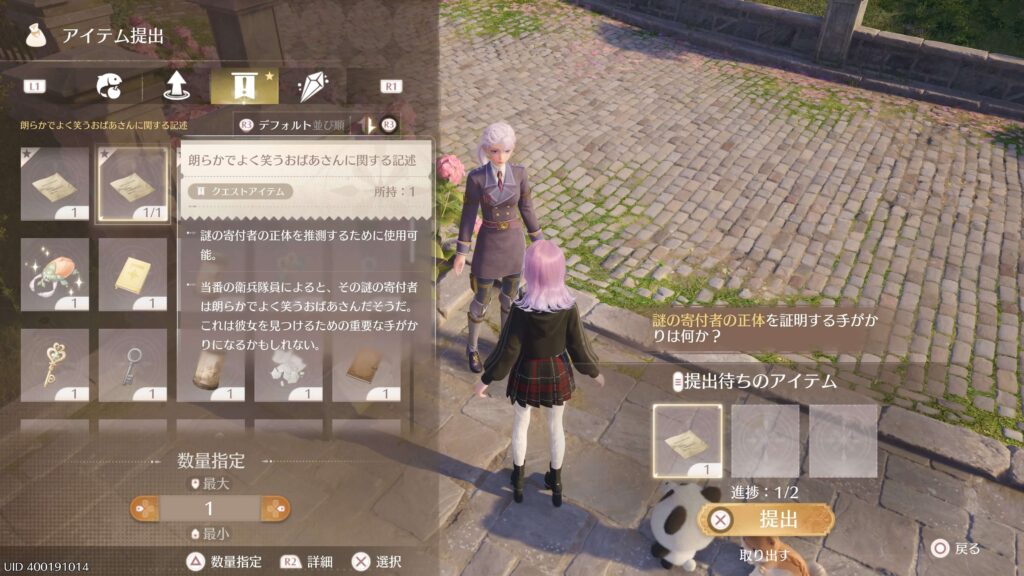Screen dimensions: 1024x576
Task: Switch to the crystal category tab
Action: pyautogui.click(x=311, y=86)
